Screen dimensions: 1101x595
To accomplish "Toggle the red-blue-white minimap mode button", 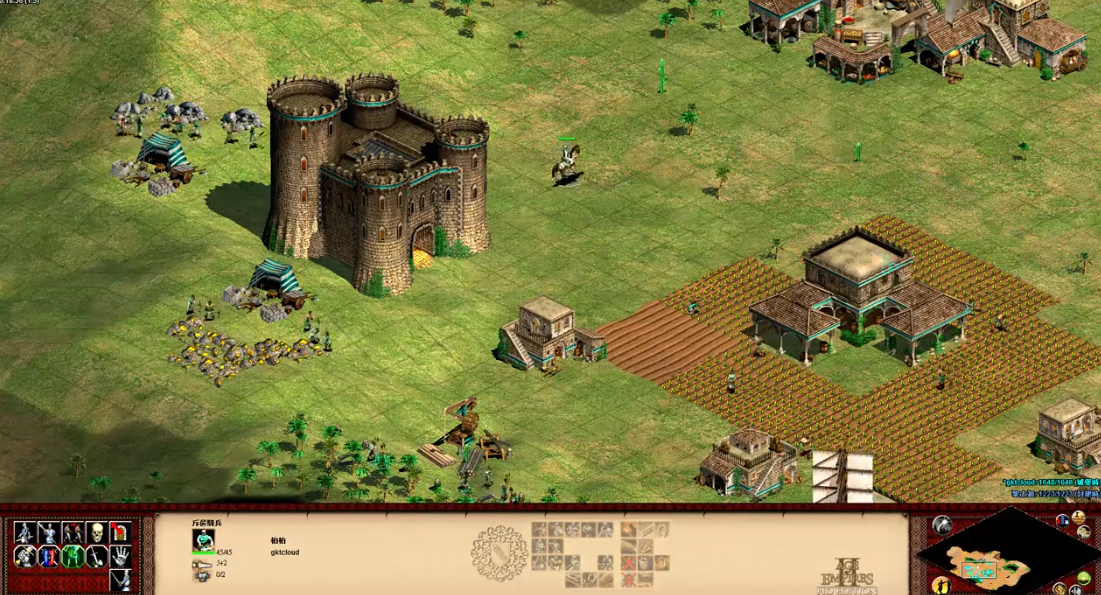I will click(1062, 519).
